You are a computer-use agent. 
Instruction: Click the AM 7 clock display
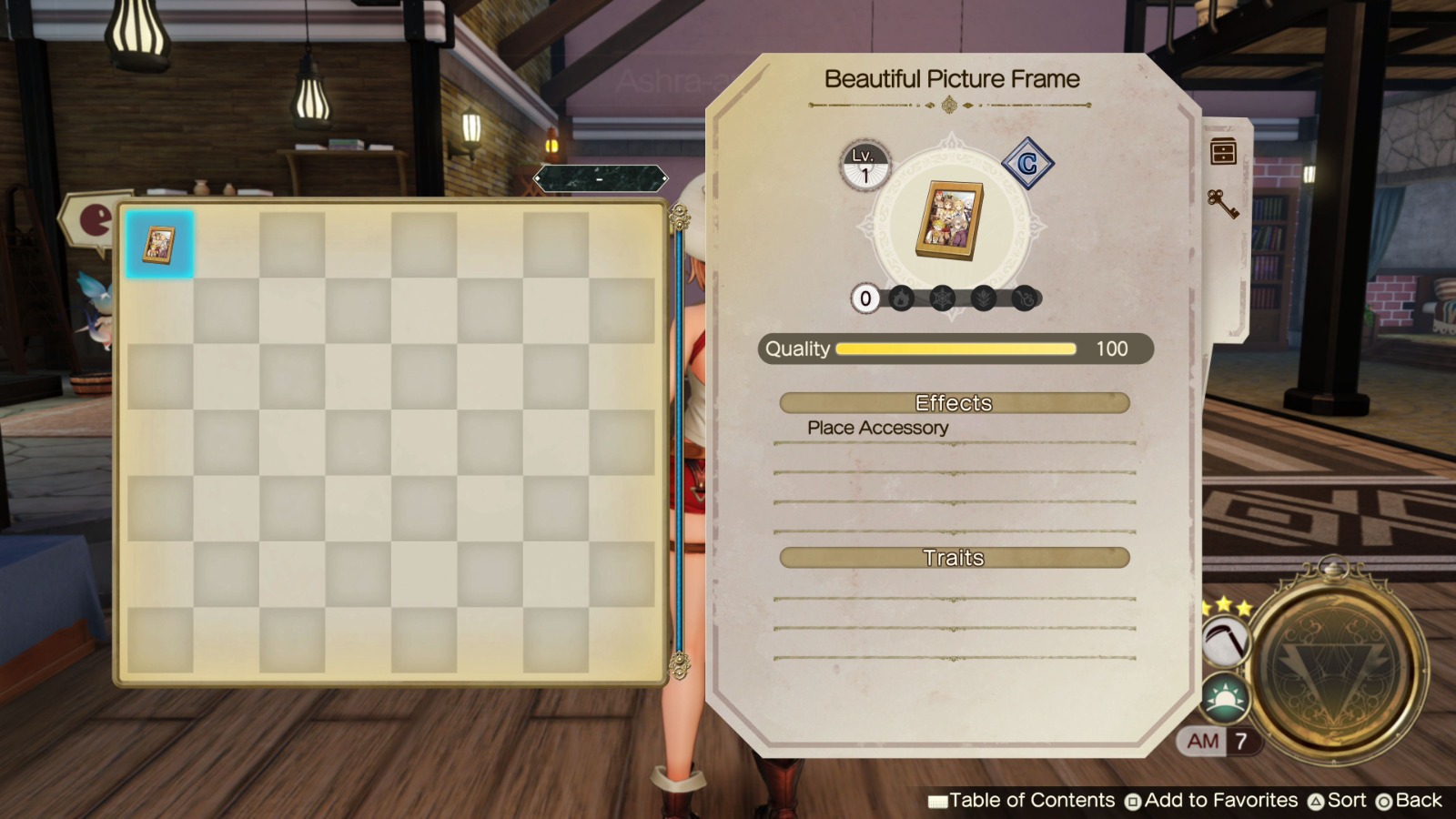1218,741
